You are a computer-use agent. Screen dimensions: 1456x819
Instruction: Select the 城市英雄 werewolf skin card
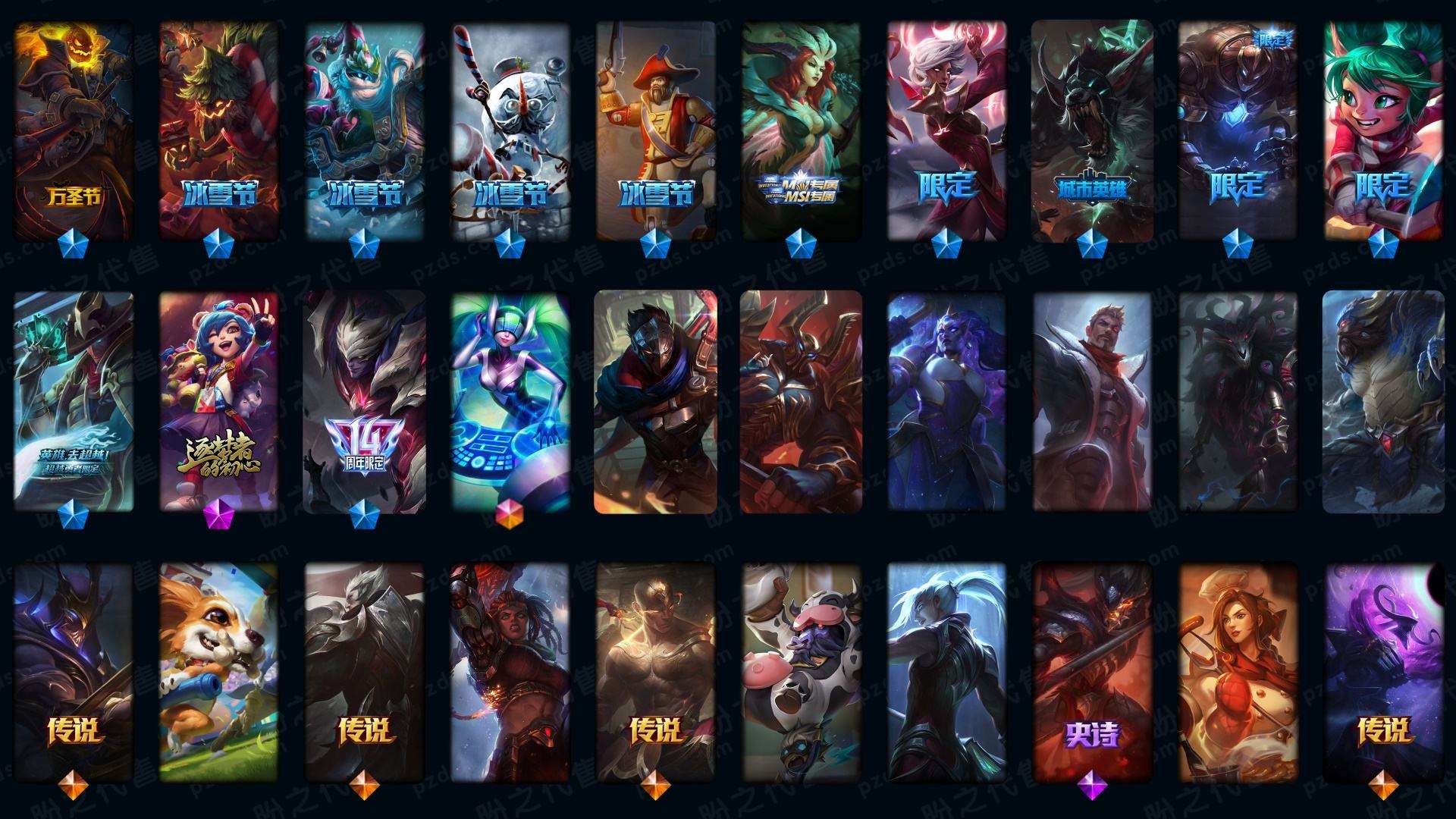pyautogui.click(x=1091, y=129)
